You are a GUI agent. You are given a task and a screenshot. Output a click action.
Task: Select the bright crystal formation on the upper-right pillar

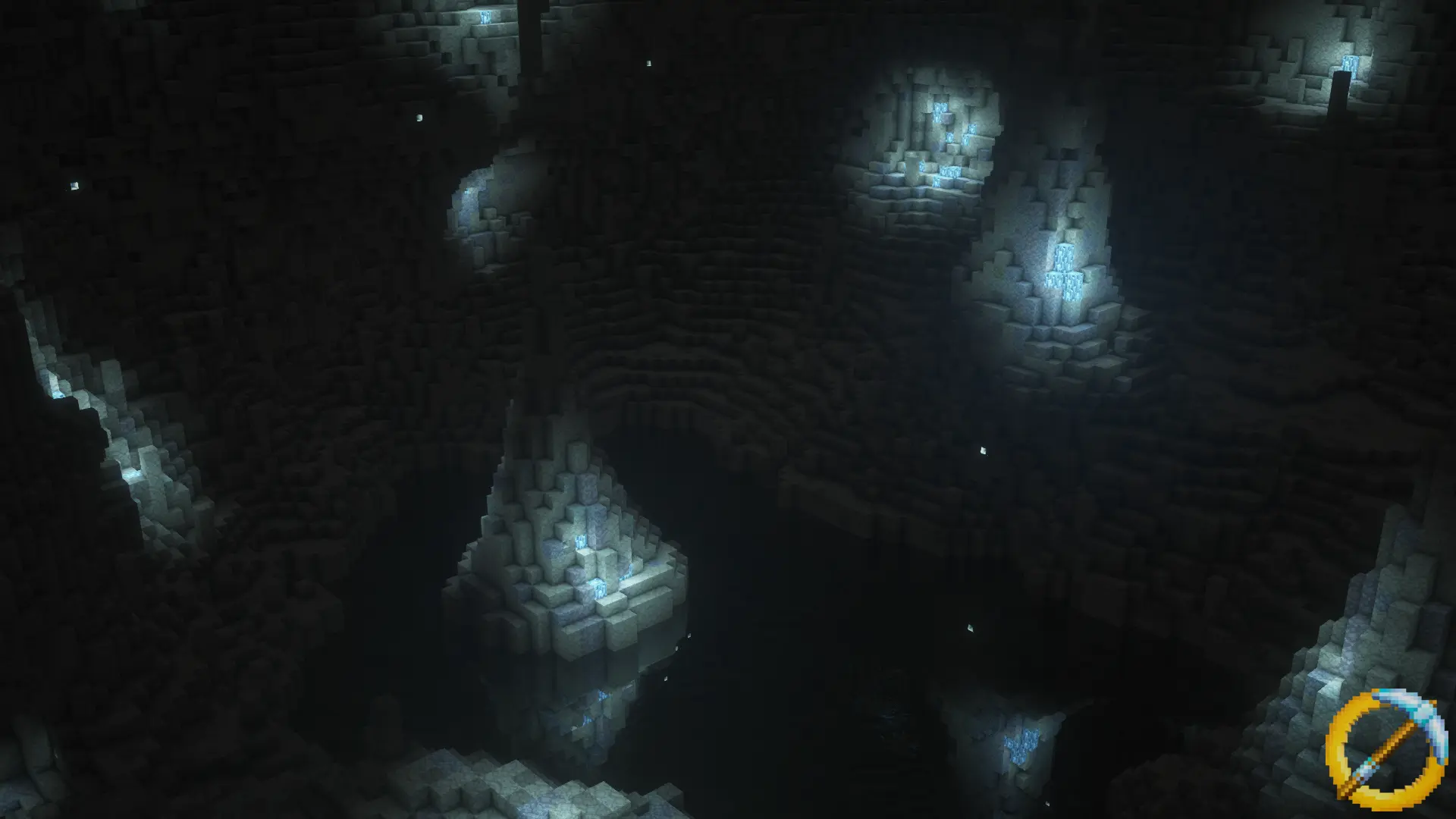pos(1065,269)
